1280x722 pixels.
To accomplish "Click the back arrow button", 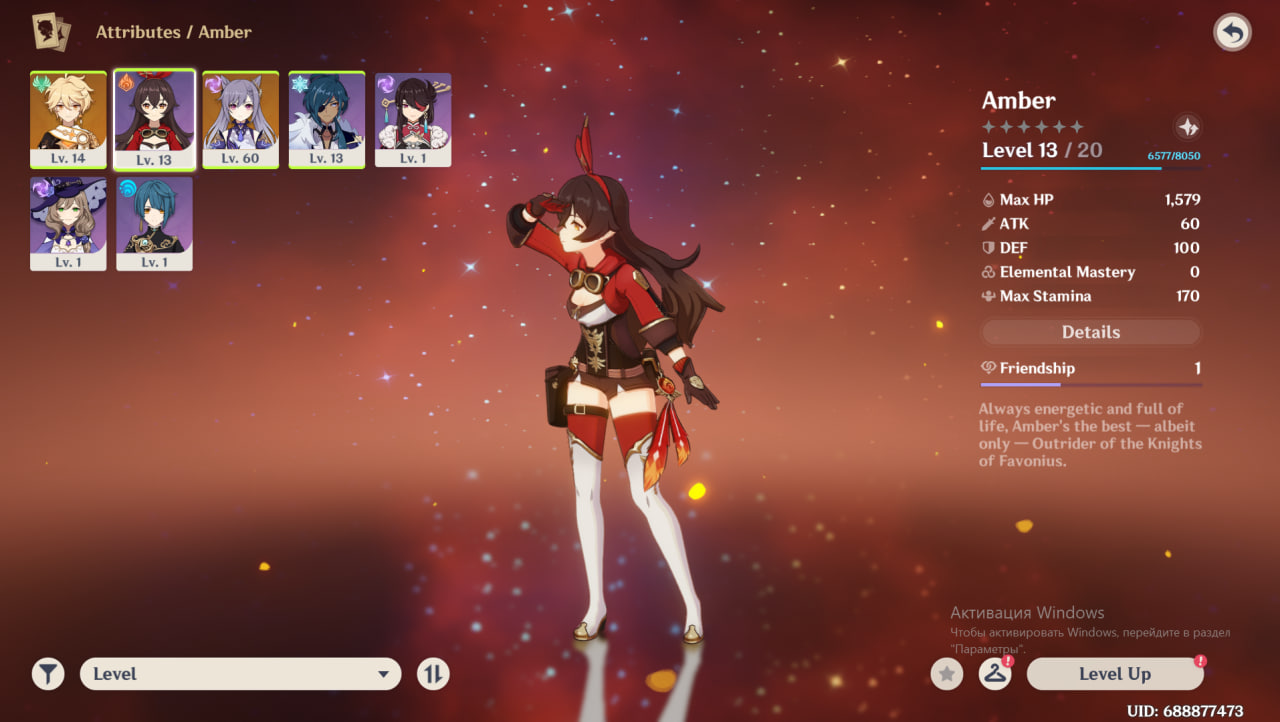I will 1232,33.
